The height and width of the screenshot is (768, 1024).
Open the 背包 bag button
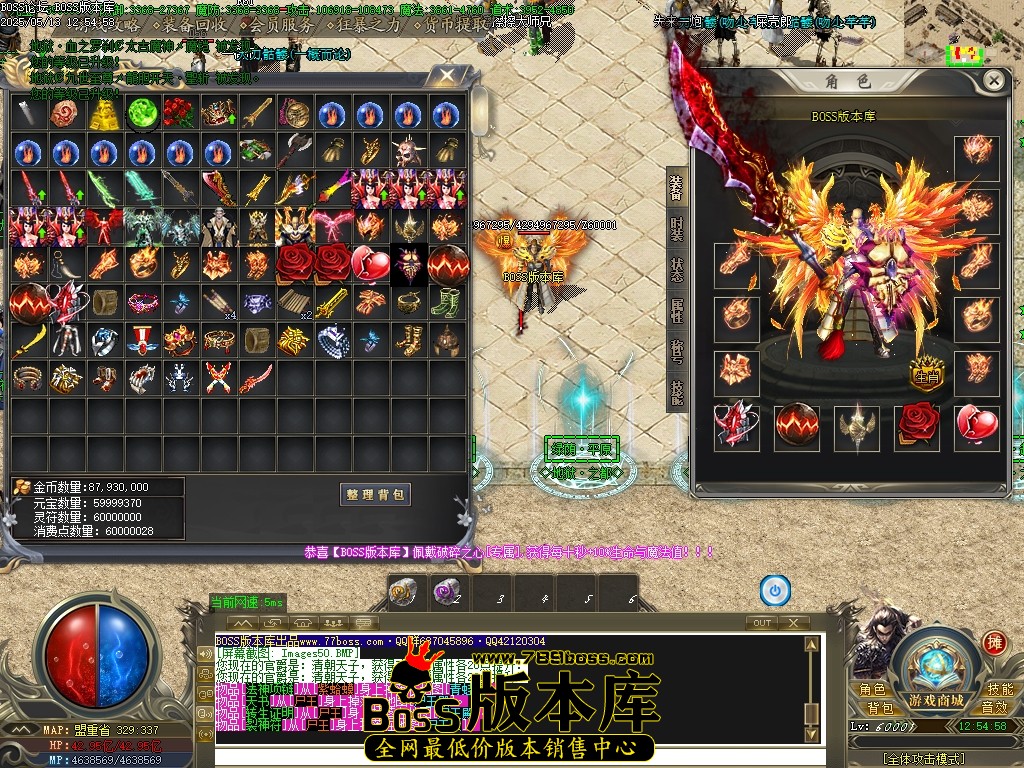click(x=879, y=707)
